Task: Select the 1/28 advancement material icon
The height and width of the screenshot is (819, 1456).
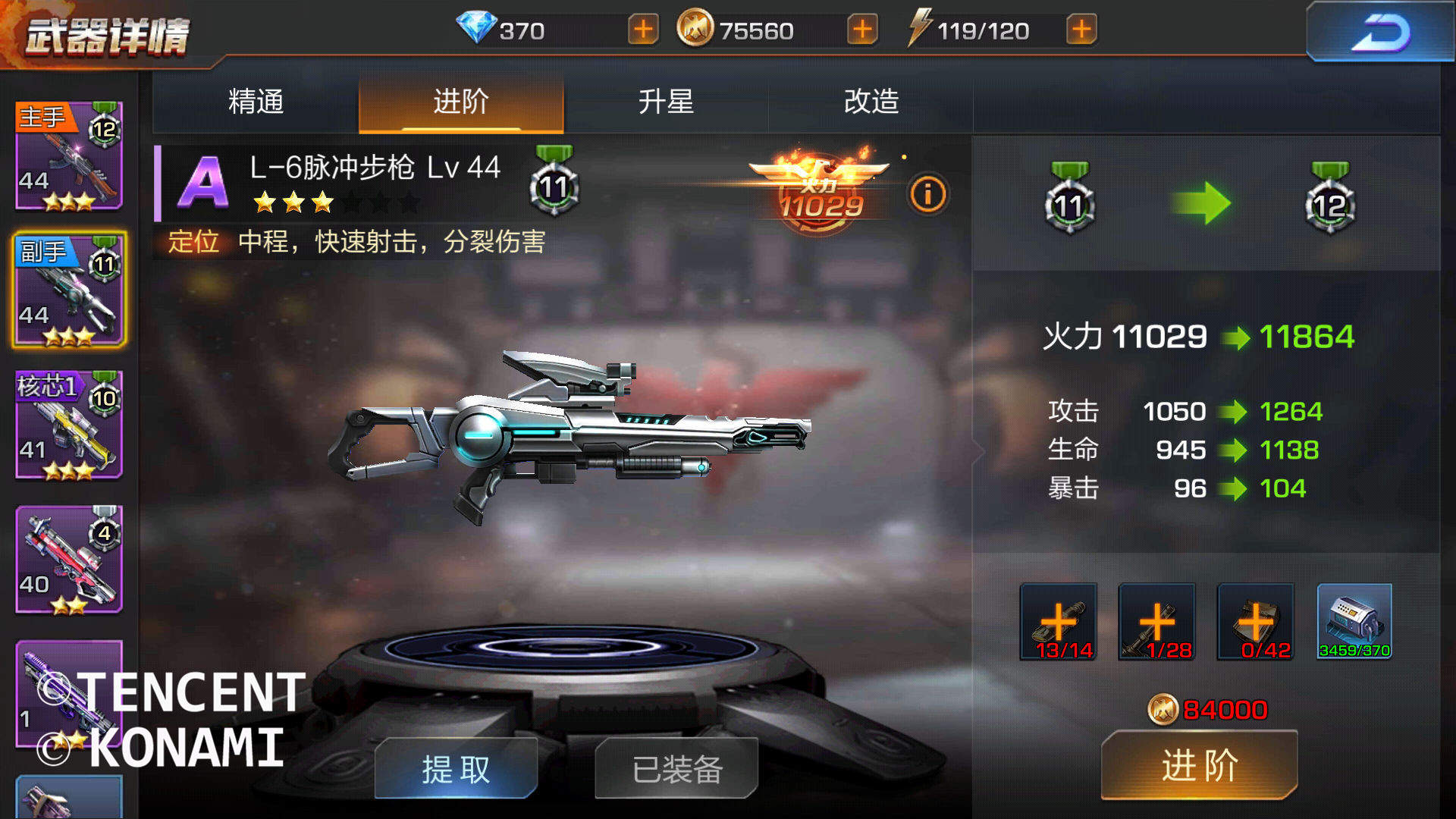Action: pos(1156,622)
